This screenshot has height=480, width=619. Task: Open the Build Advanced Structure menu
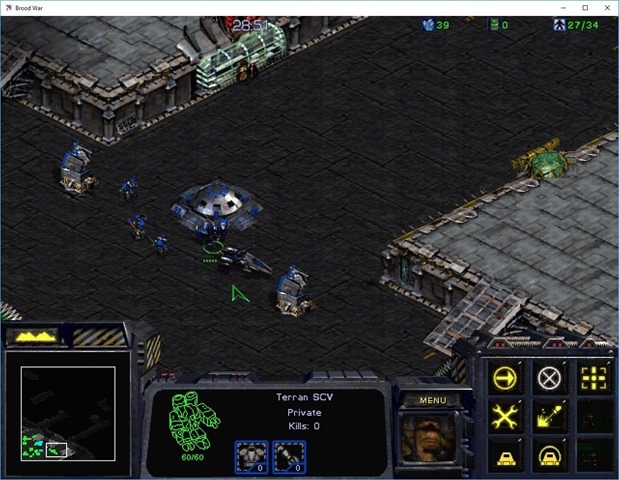pos(550,455)
